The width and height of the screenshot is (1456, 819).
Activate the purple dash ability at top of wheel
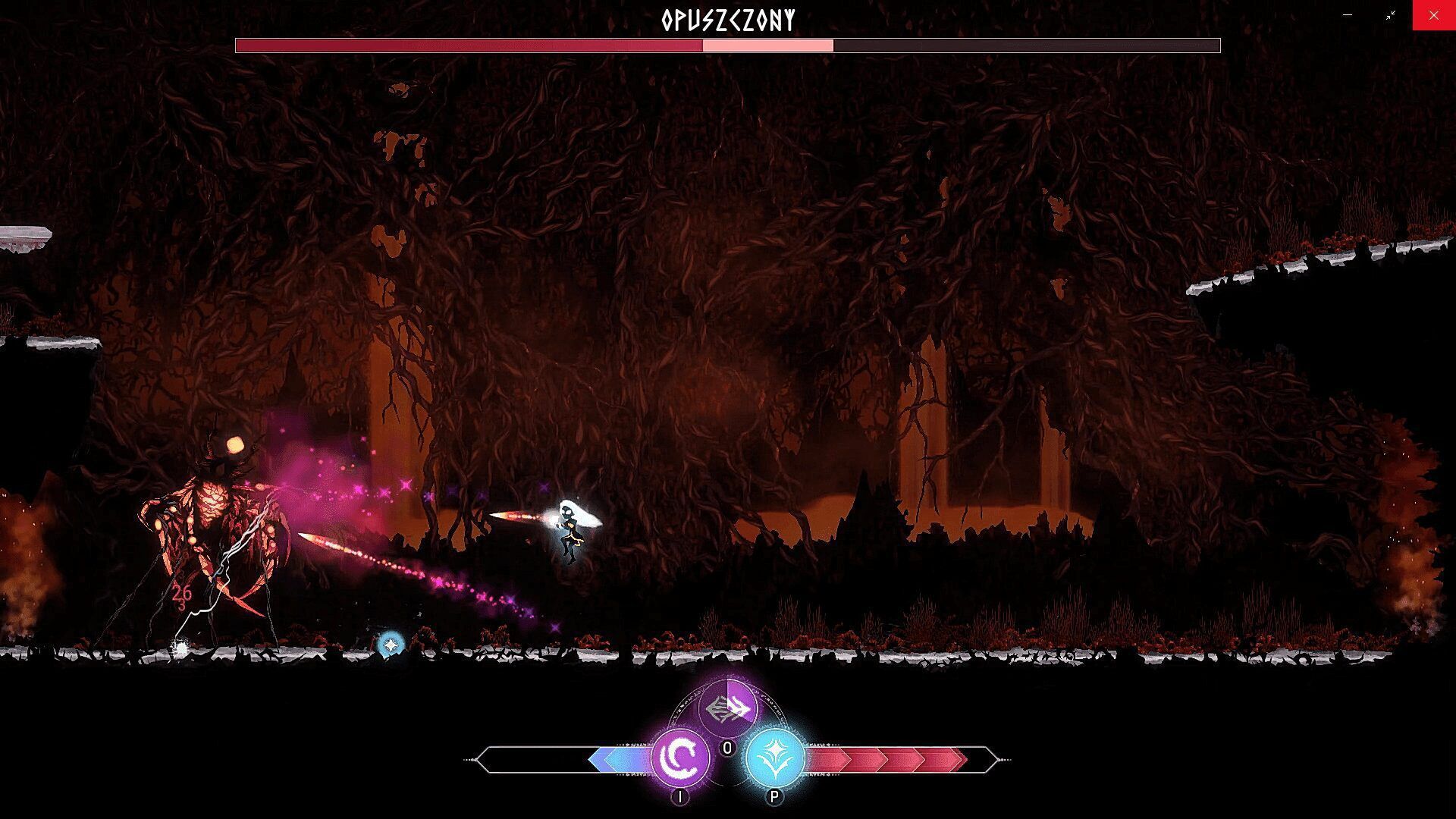(x=728, y=706)
